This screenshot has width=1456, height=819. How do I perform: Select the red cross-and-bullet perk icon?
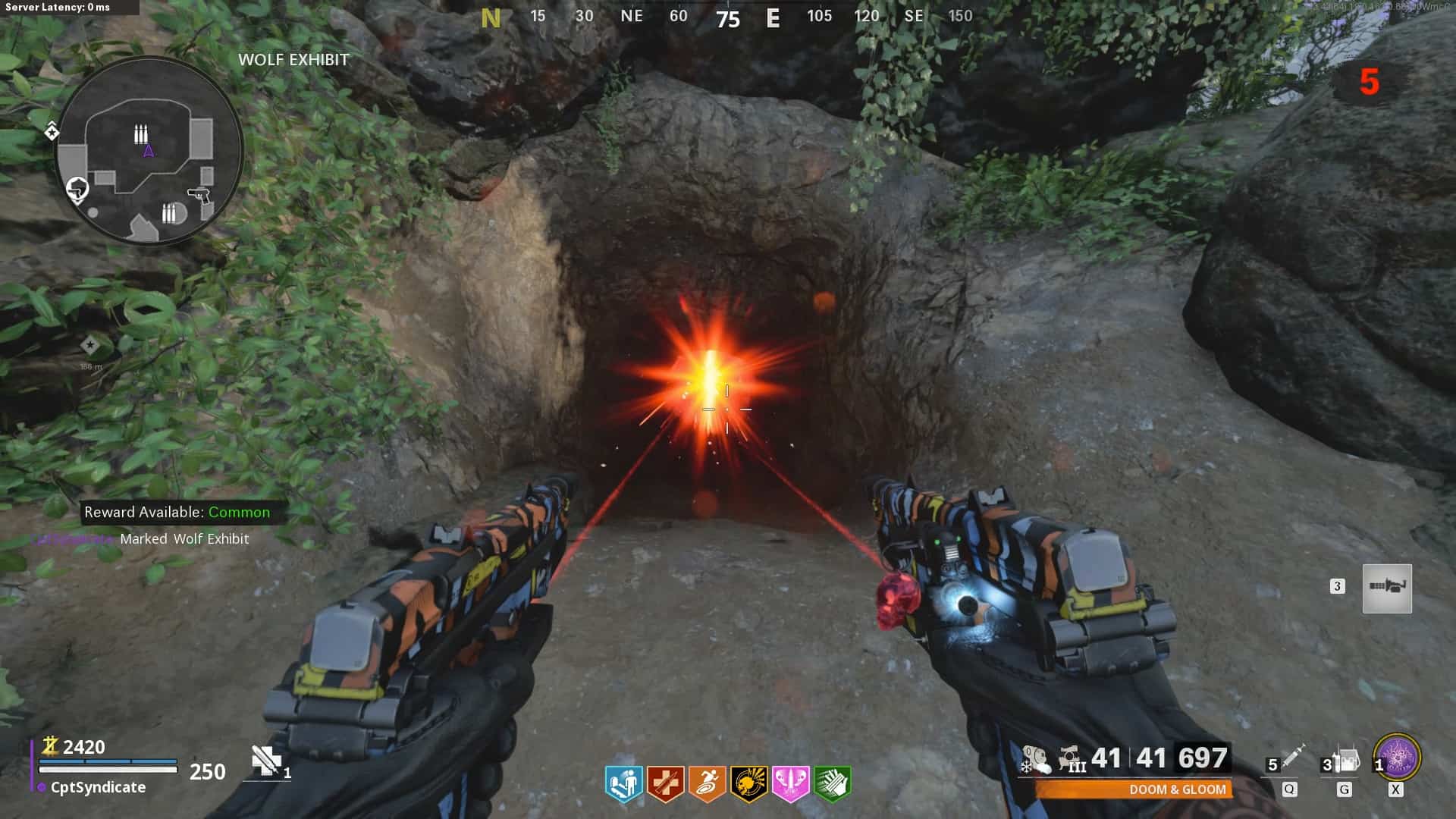tap(665, 784)
